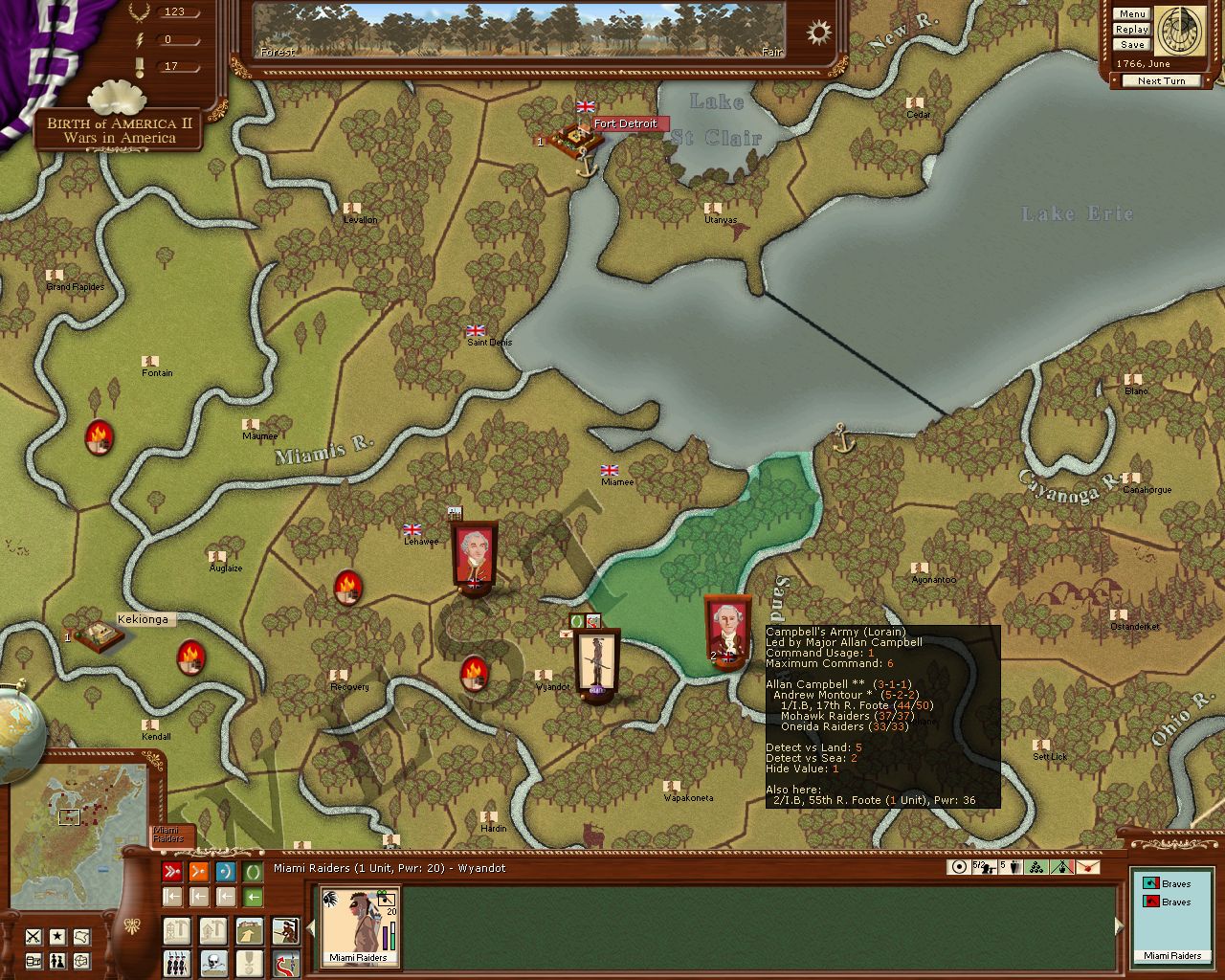Activate the green passive posture
This screenshot has width=1225, height=980.
[253, 872]
